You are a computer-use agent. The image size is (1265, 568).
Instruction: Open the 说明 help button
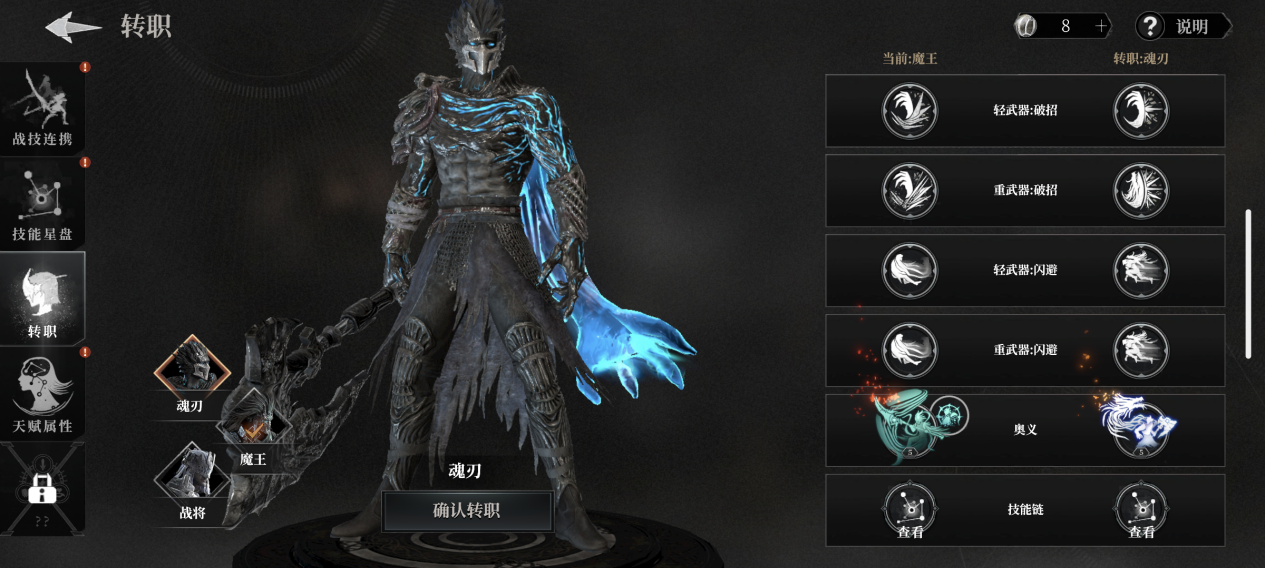[1181, 27]
